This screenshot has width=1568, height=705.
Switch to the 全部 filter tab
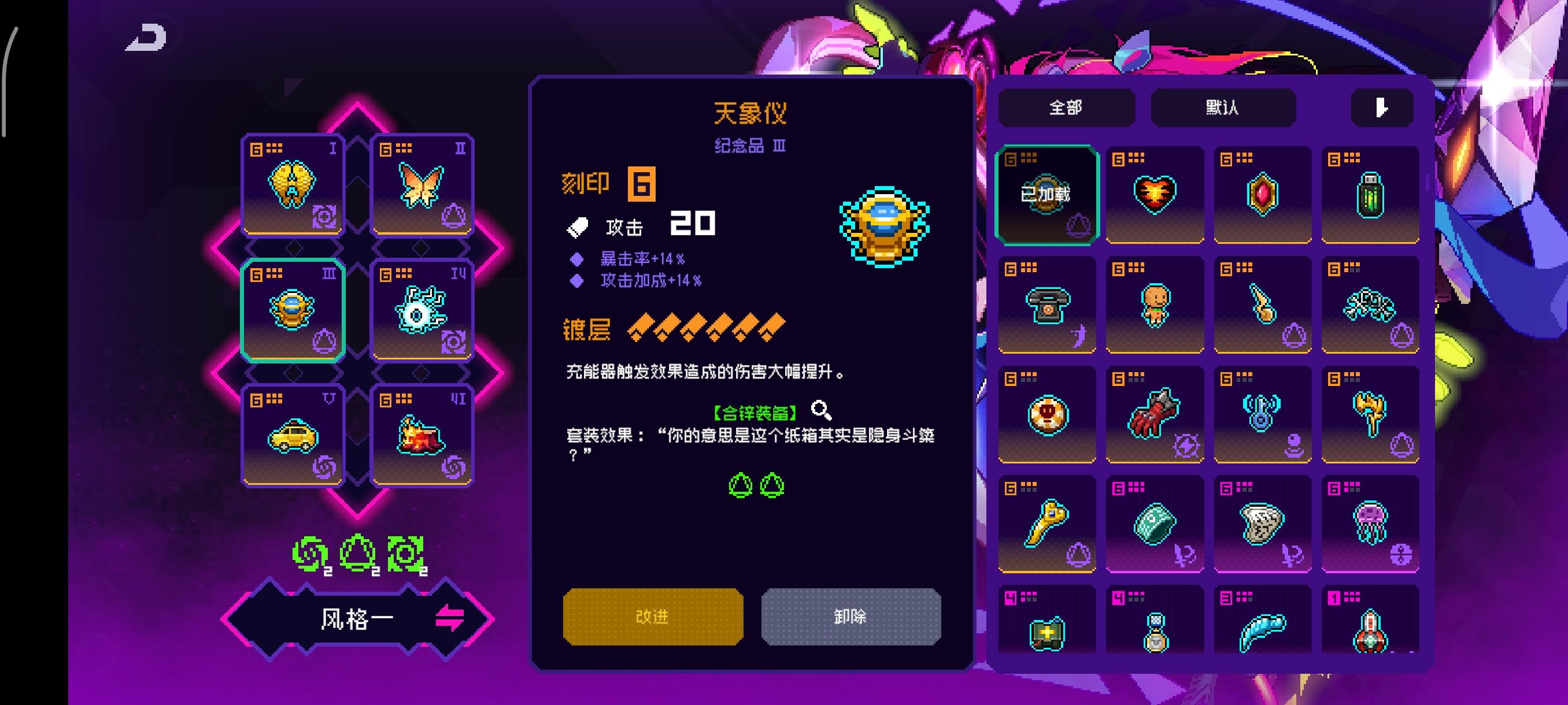[x=1066, y=107]
